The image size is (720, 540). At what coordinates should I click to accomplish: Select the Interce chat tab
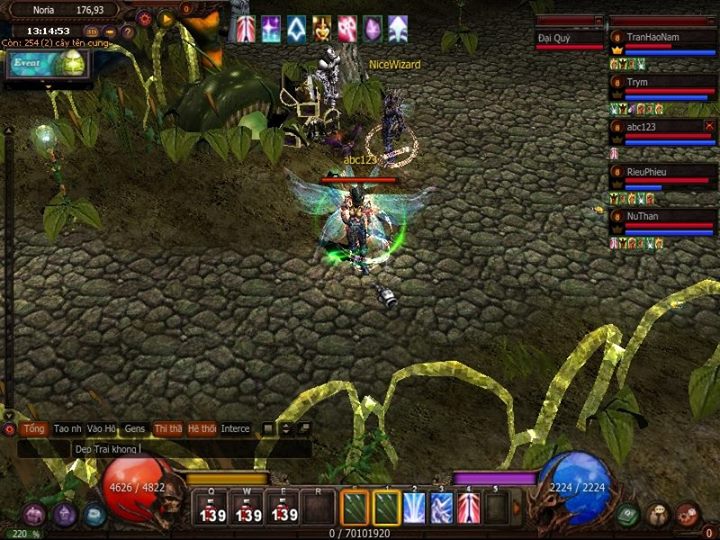click(235, 429)
